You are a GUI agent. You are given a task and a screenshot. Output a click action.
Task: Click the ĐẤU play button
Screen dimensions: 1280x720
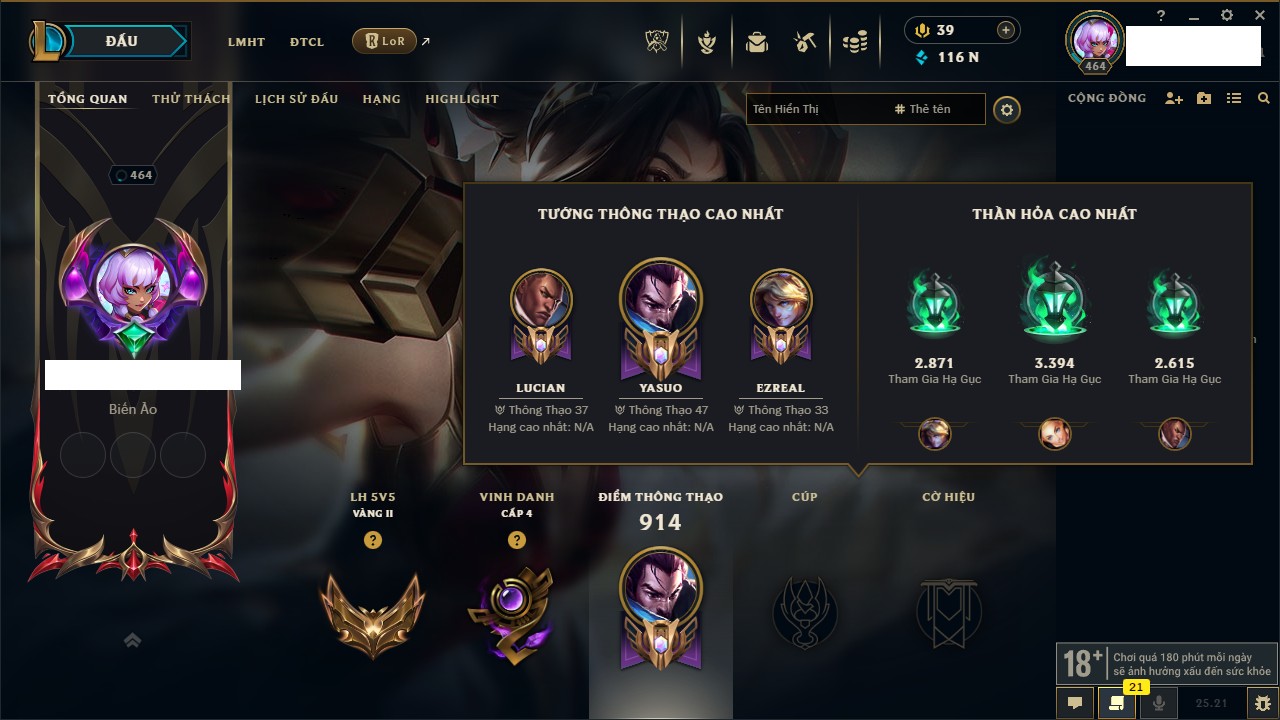128,41
